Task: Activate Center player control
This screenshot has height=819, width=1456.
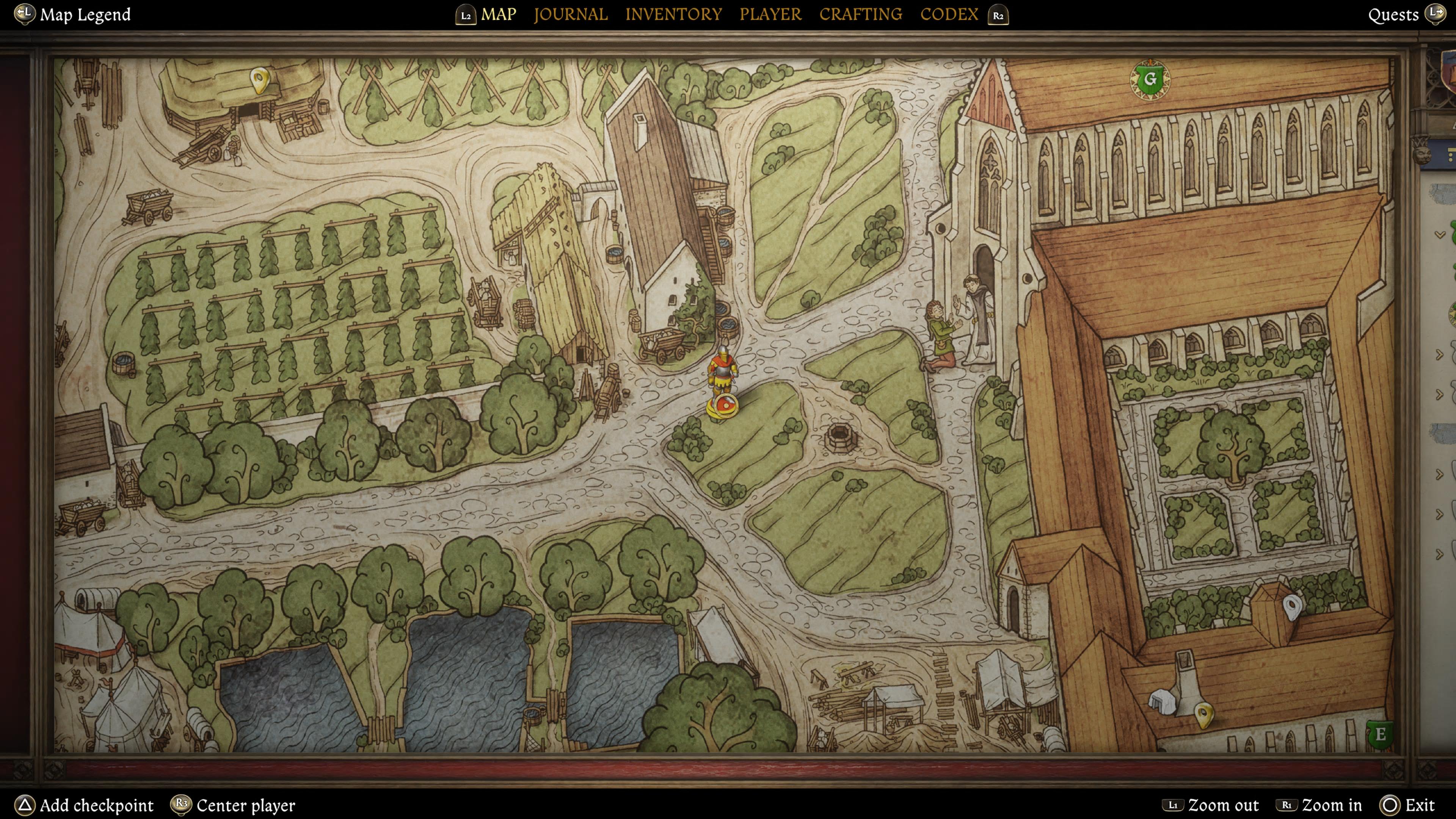Action: click(x=234, y=805)
